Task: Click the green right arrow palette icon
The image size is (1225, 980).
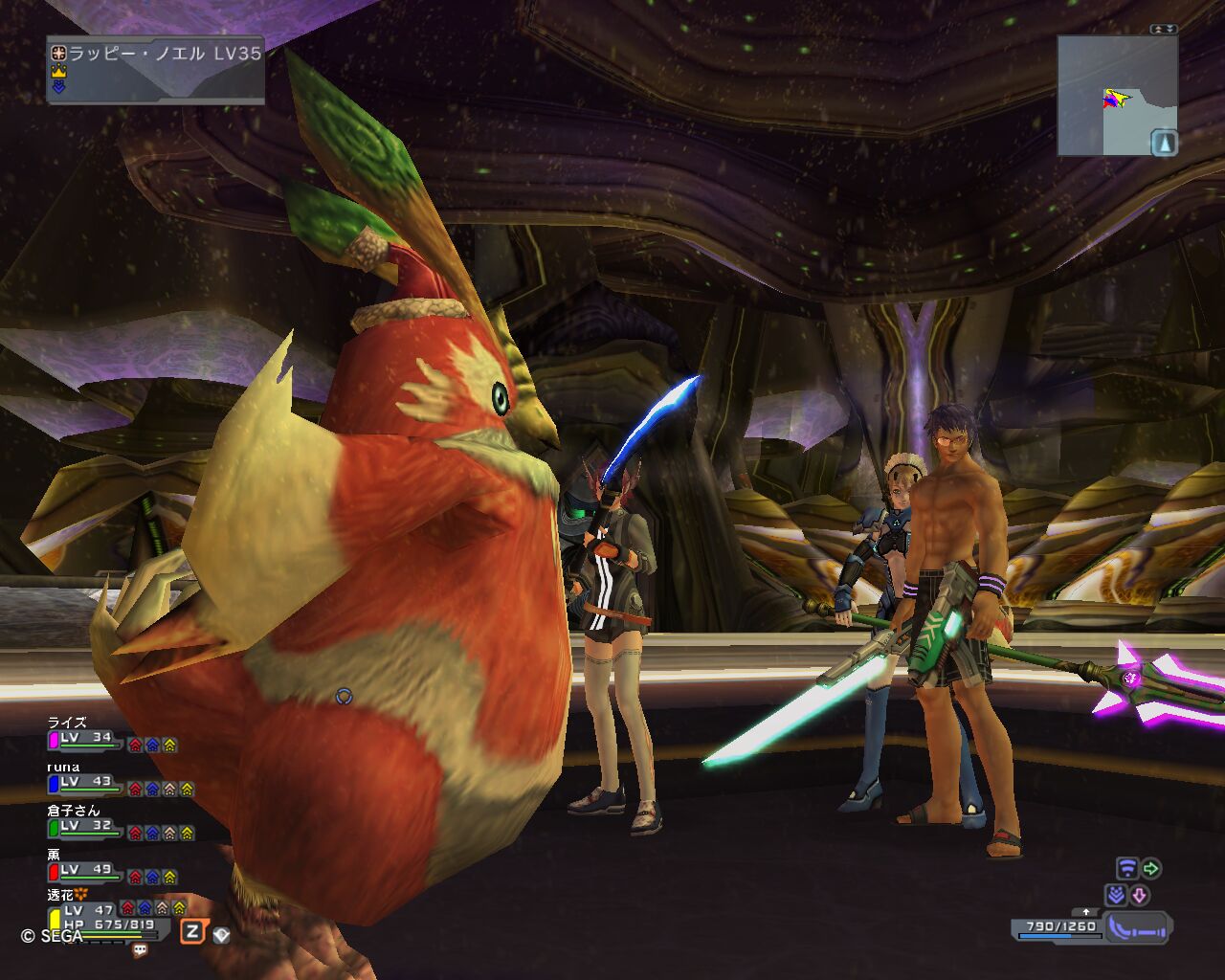Action: (1151, 869)
